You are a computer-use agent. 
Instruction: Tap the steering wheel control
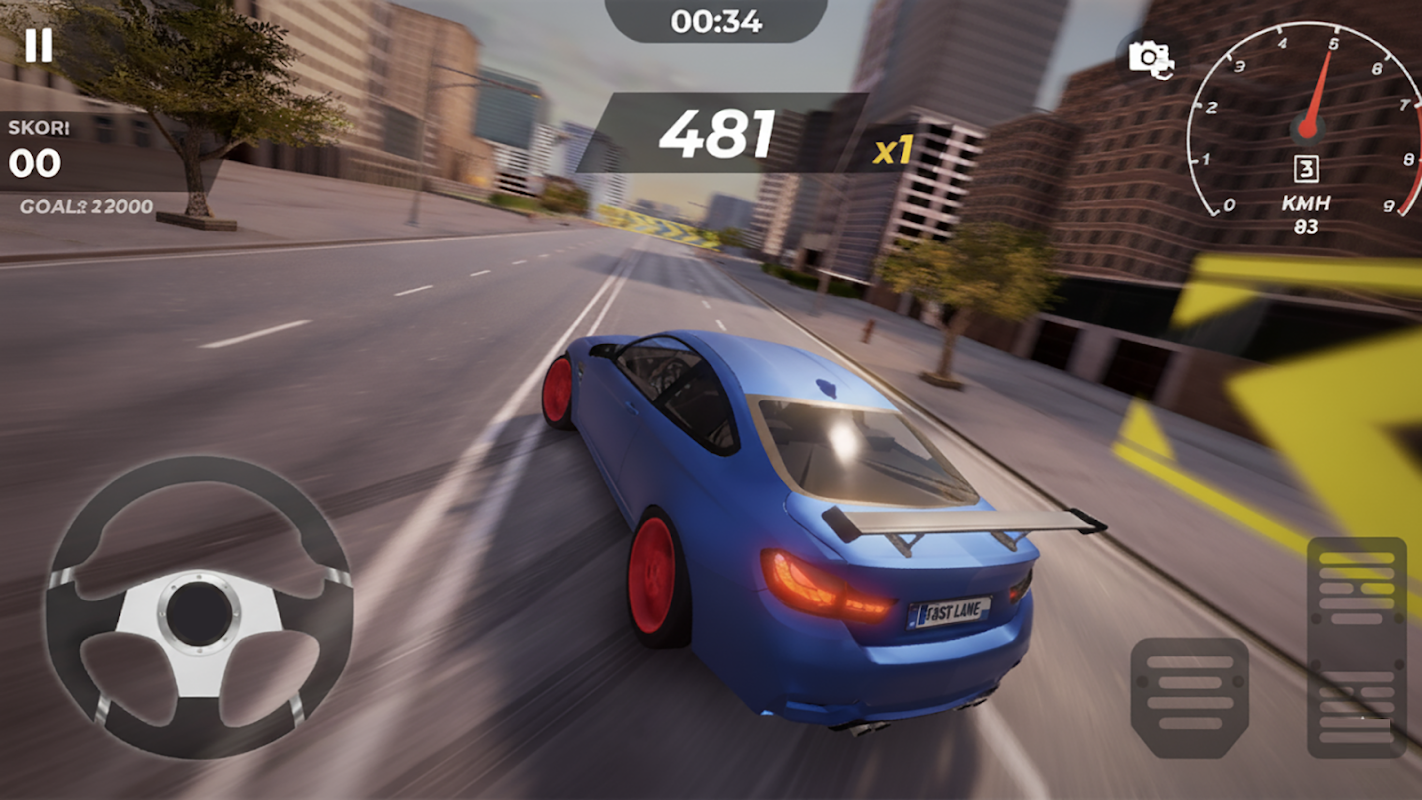(x=198, y=607)
